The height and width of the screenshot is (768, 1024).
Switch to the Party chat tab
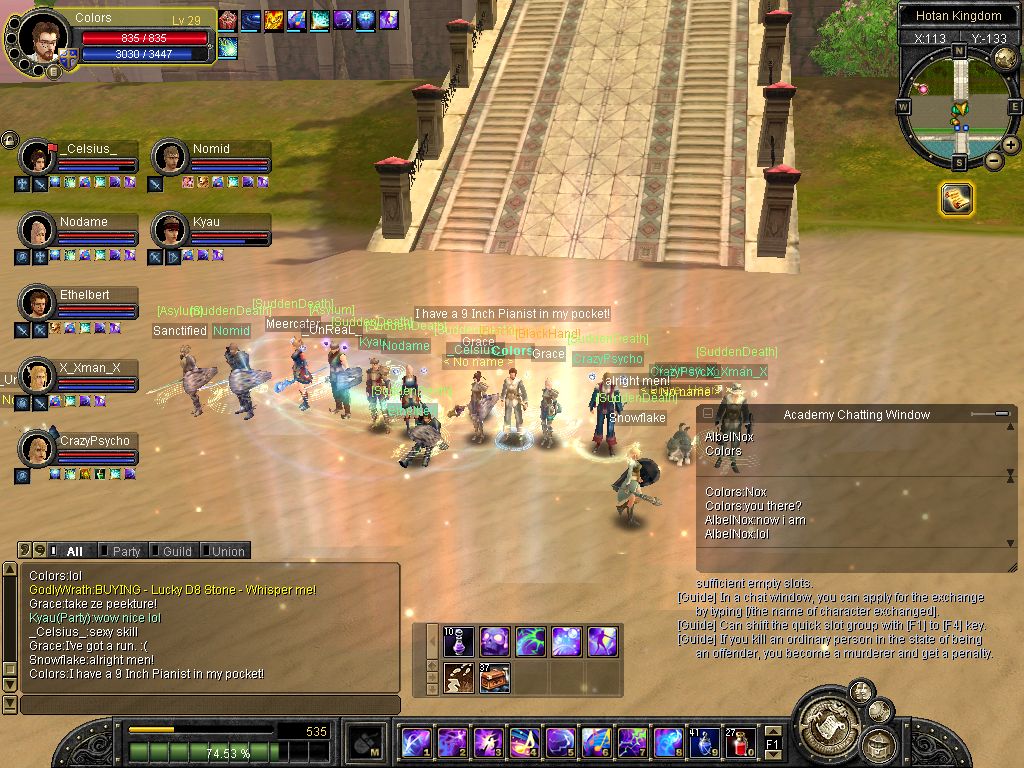(124, 551)
